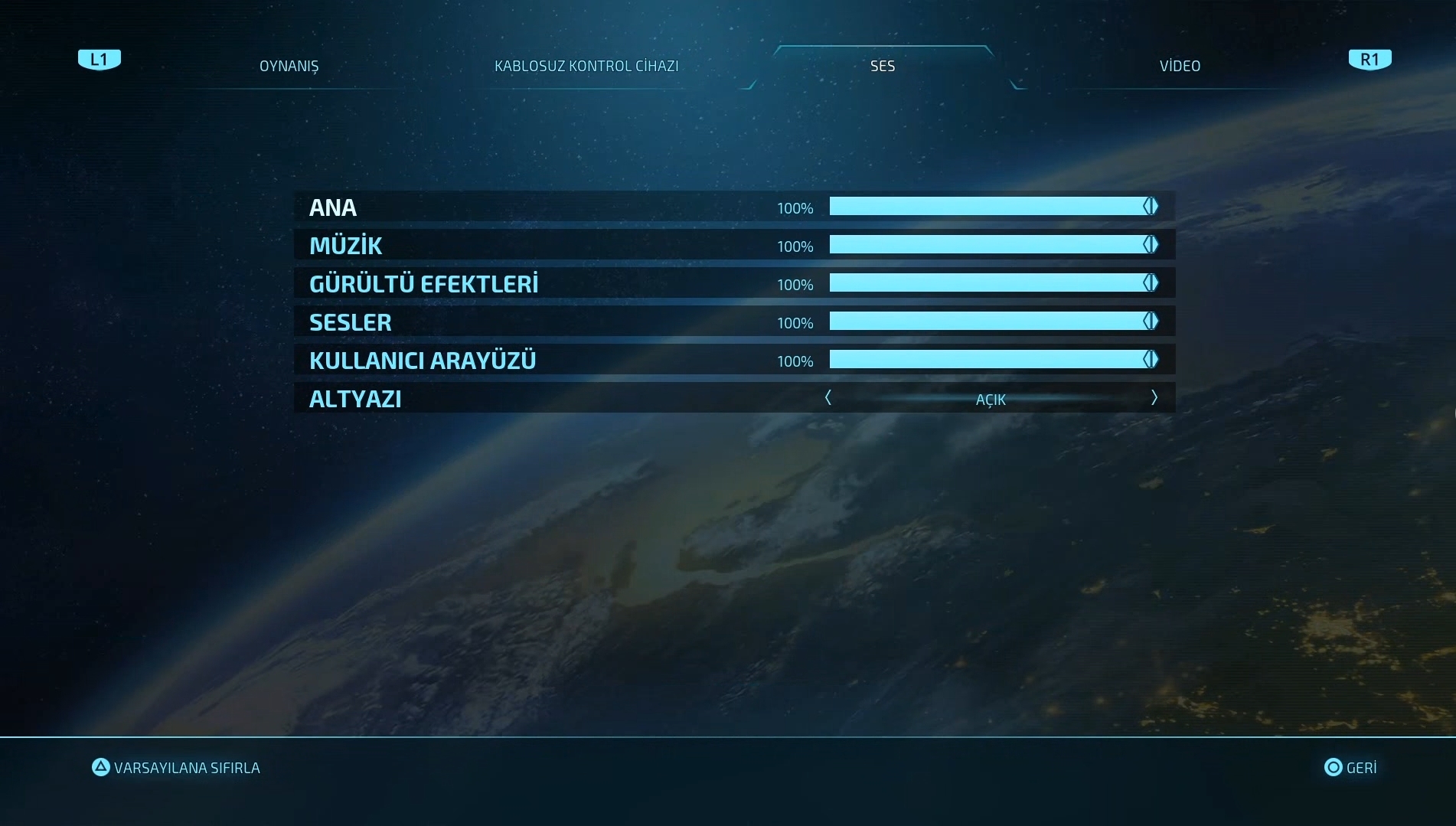
Task: Adjust the MÜZİK volume slider
Action: (994, 245)
